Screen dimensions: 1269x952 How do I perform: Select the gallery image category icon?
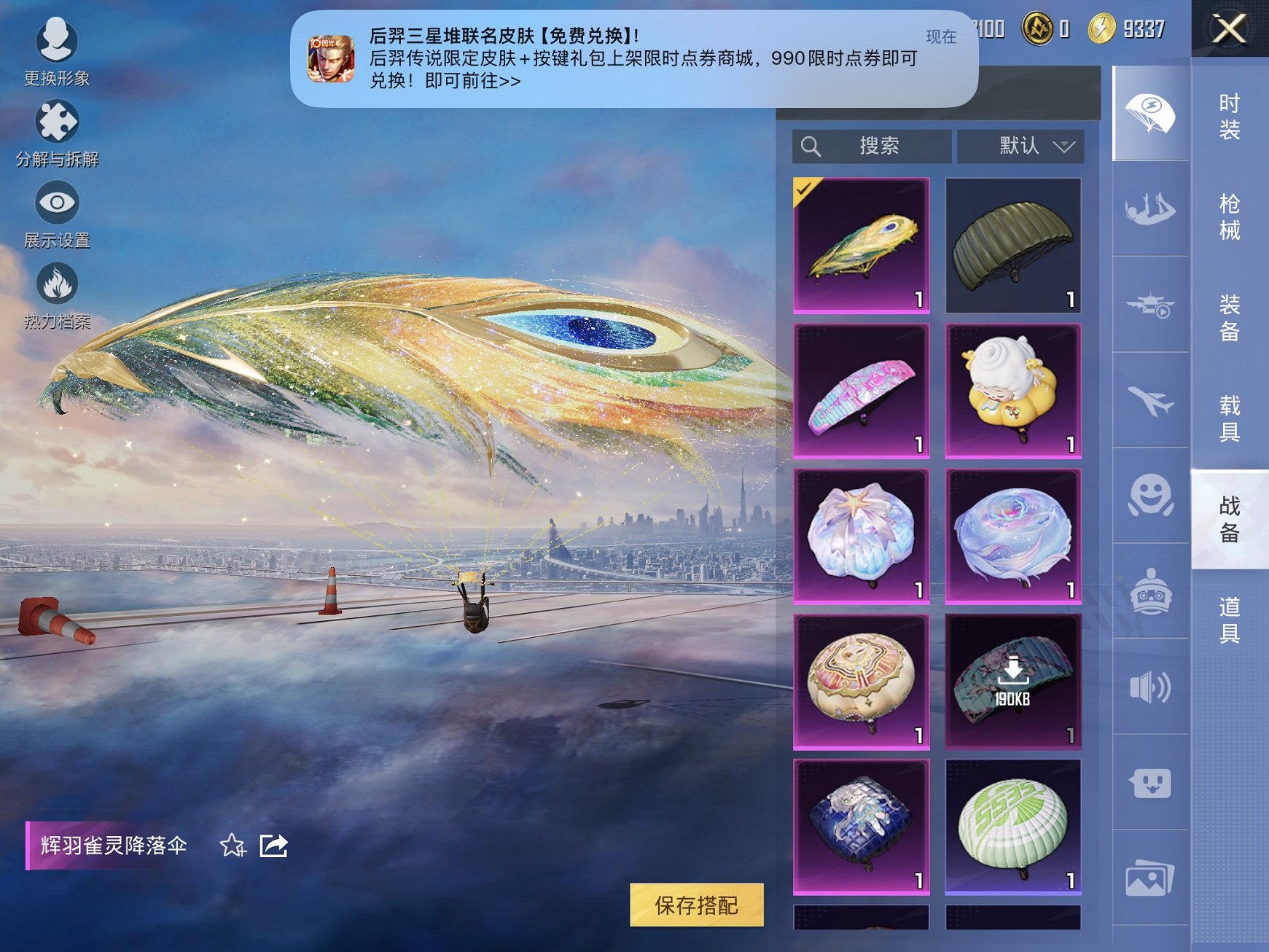pos(1152,875)
